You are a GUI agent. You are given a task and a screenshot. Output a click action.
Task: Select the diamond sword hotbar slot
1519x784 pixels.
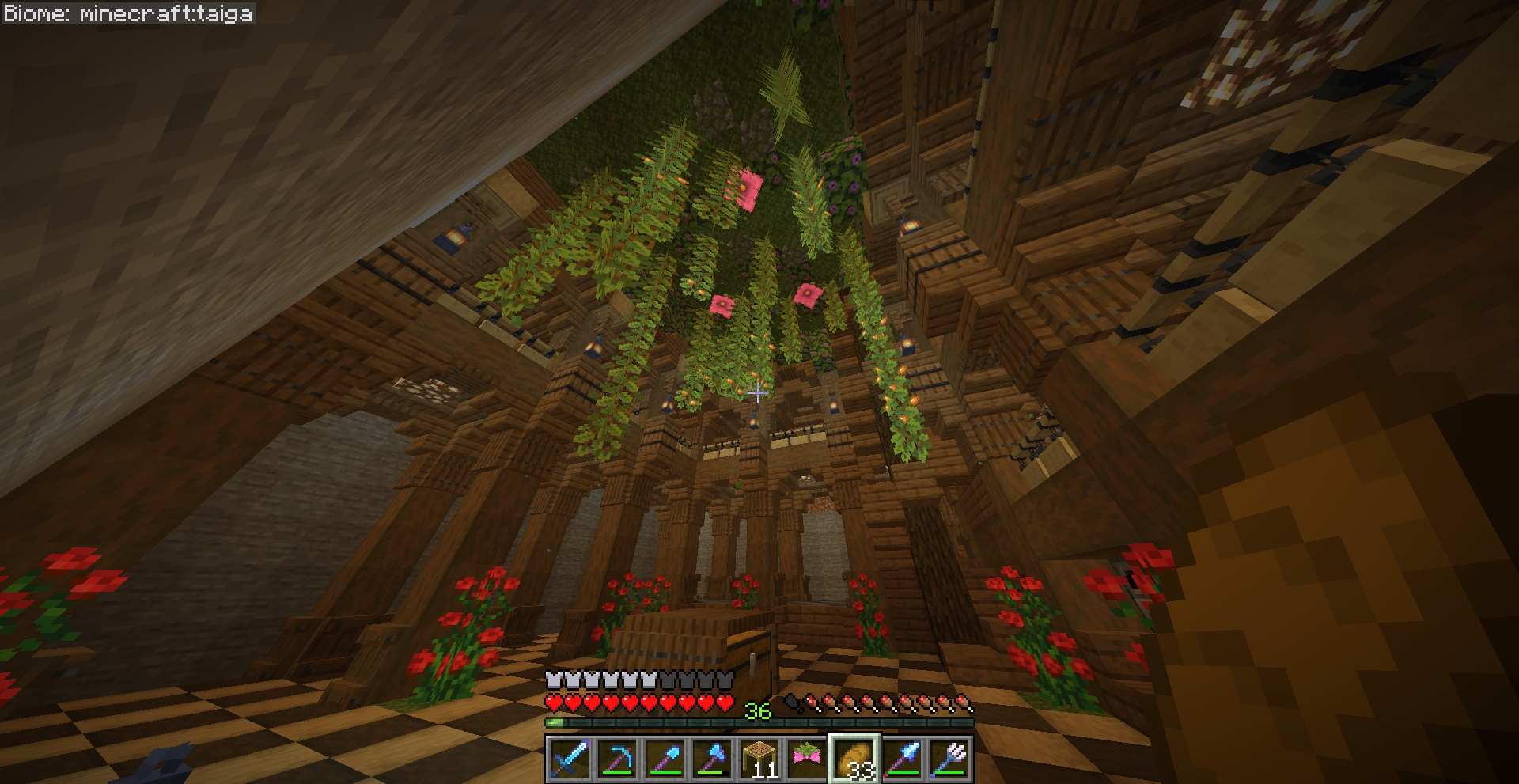coord(569,759)
